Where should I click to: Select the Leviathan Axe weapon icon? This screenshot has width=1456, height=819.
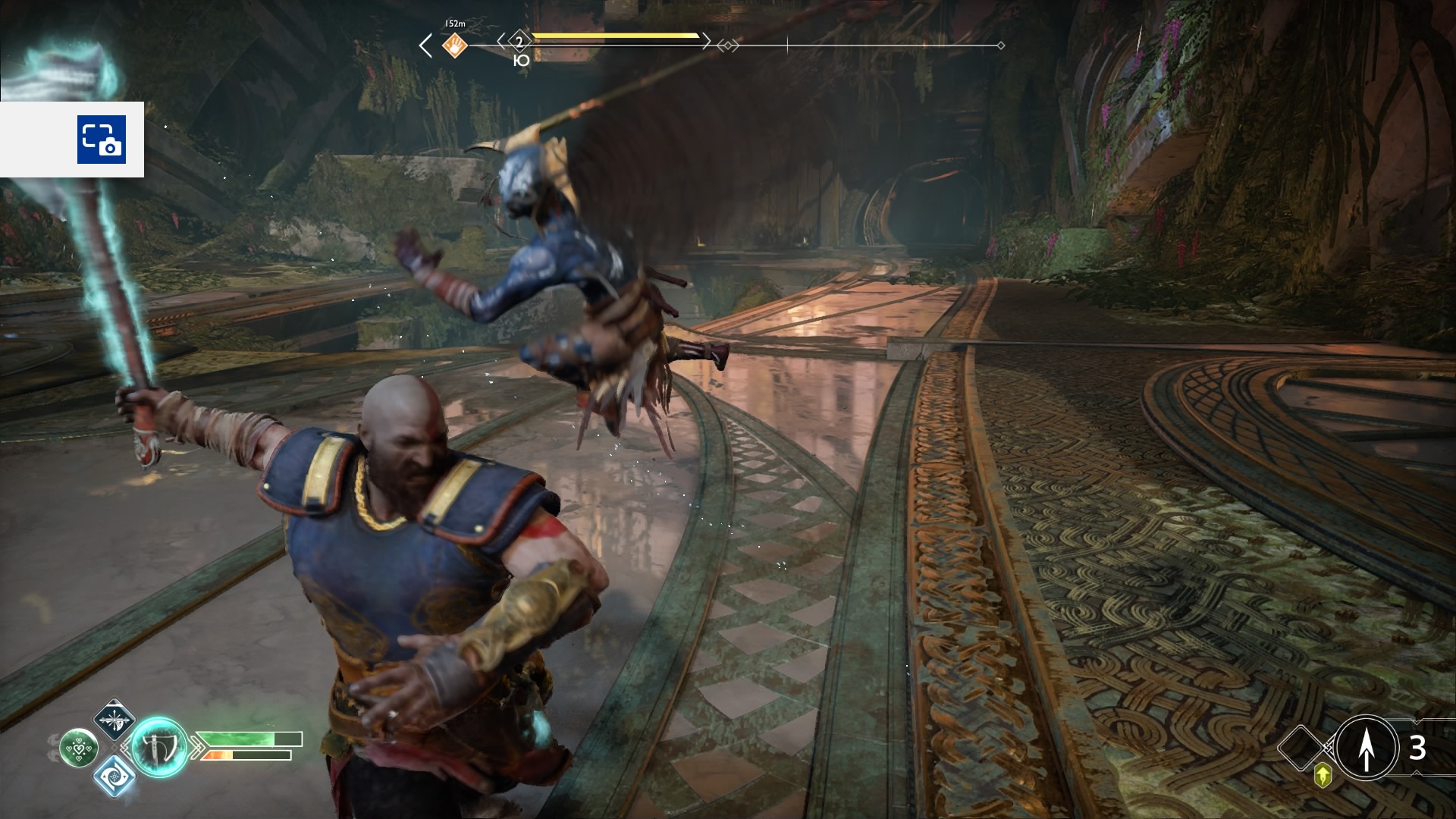[x=160, y=747]
